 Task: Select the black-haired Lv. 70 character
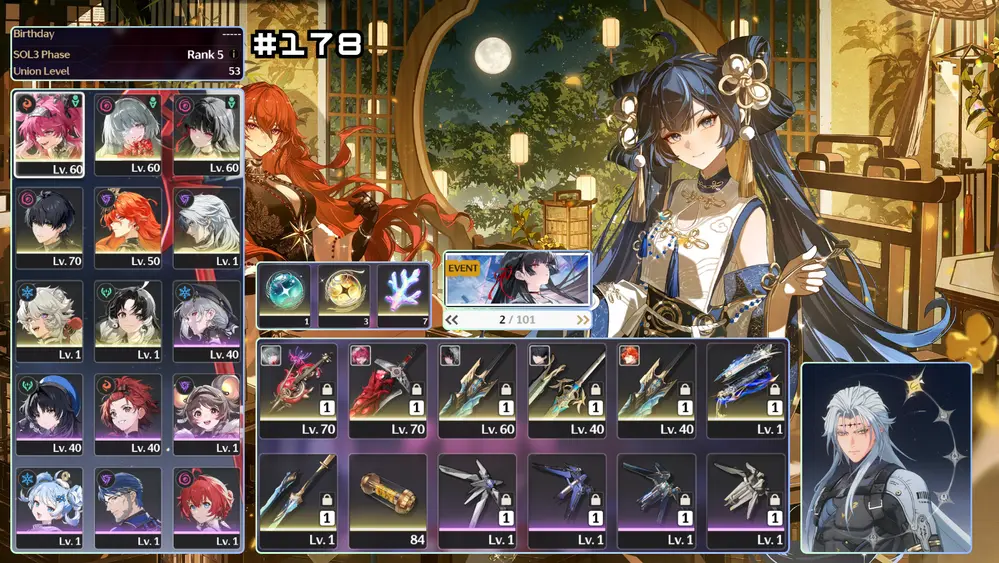[49, 228]
